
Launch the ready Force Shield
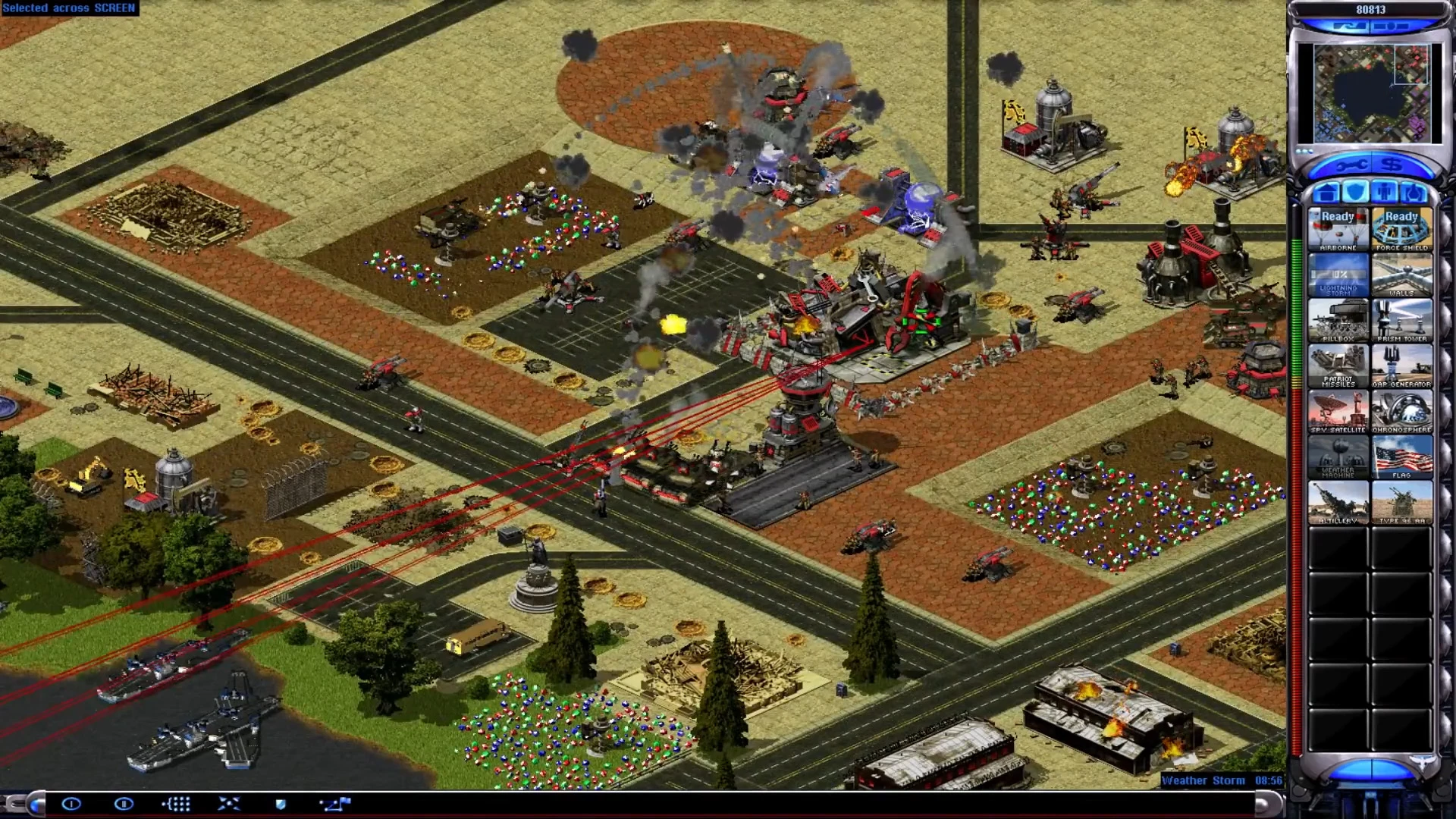(x=1402, y=227)
